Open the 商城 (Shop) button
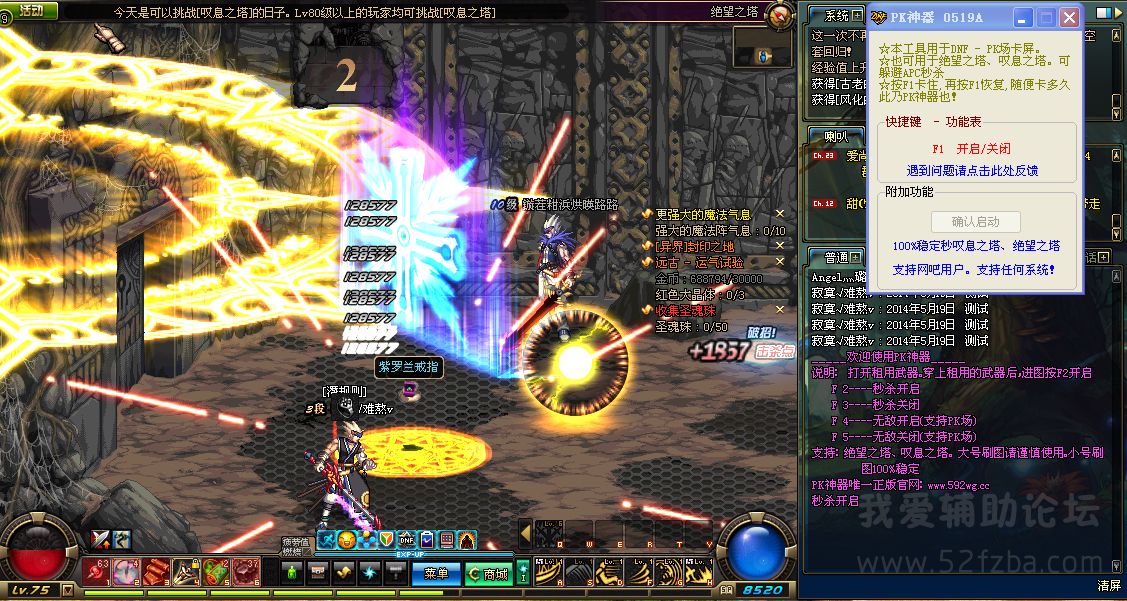The height and width of the screenshot is (601, 1127). pos(488,573)
